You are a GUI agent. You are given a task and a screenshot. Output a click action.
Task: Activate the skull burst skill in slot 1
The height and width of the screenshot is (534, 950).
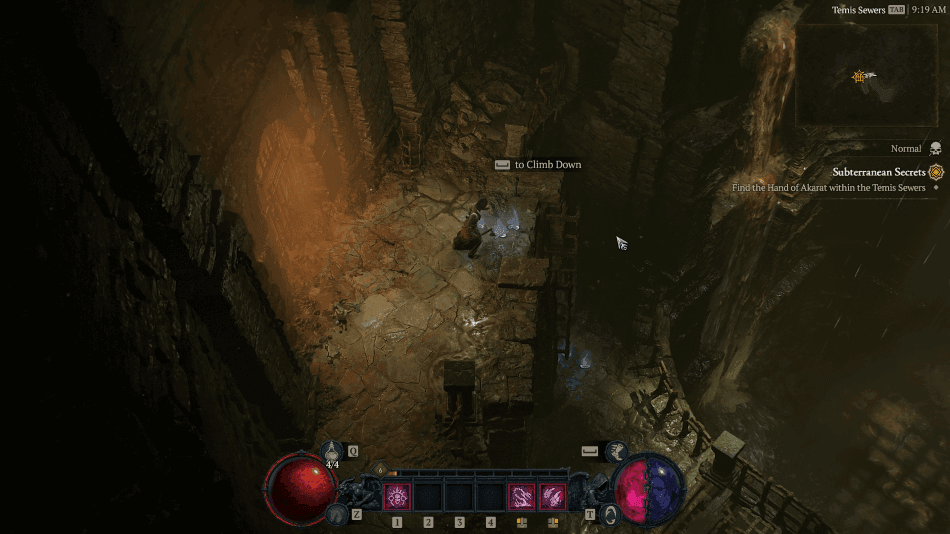pos(397,496)
